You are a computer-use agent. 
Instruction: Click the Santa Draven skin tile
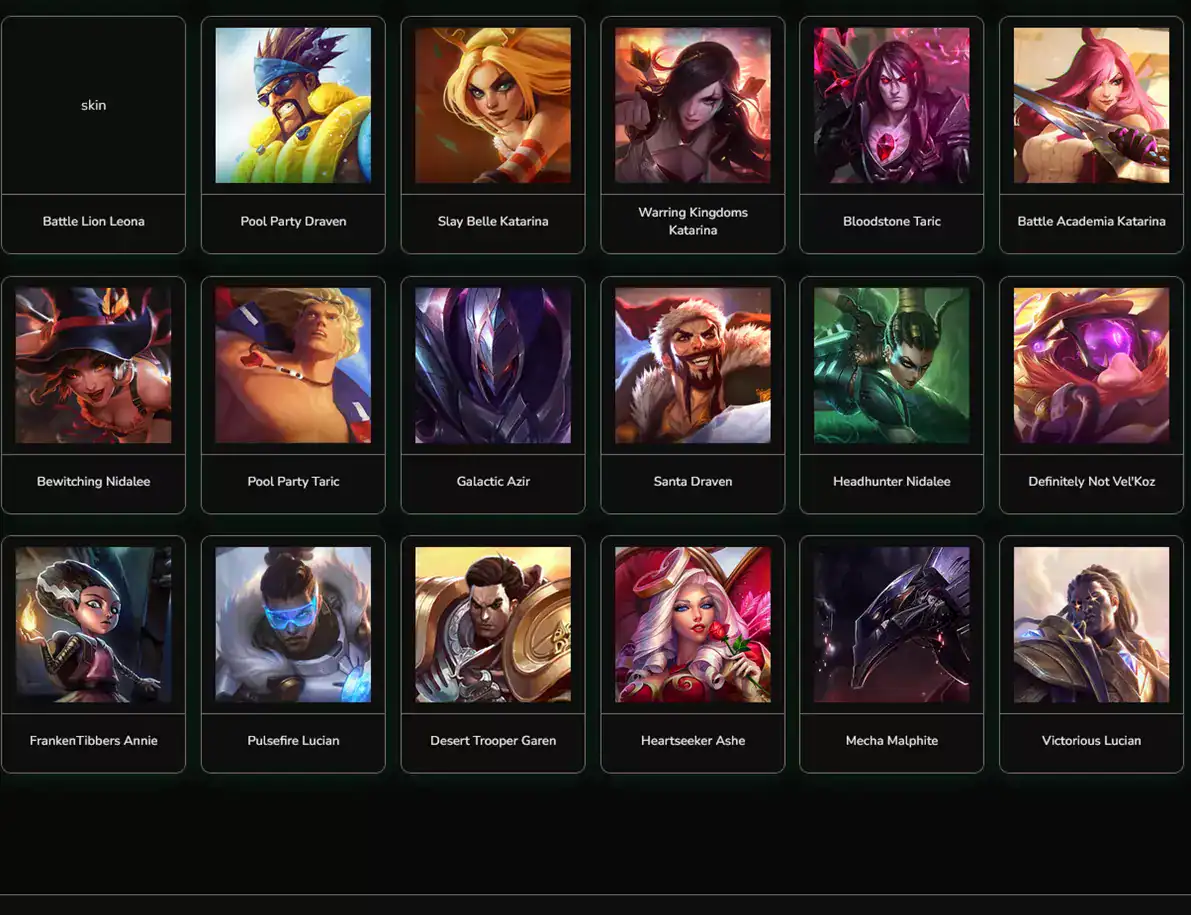tap(693, 395)
